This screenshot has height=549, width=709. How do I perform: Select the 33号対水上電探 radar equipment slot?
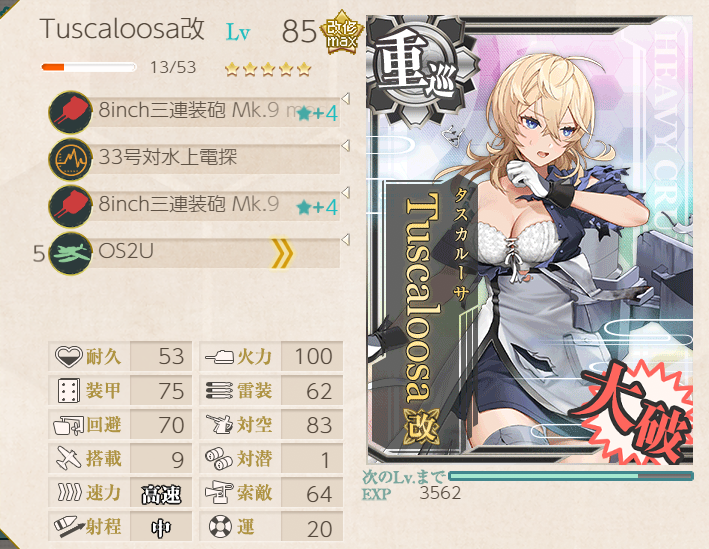click(195, 158)
